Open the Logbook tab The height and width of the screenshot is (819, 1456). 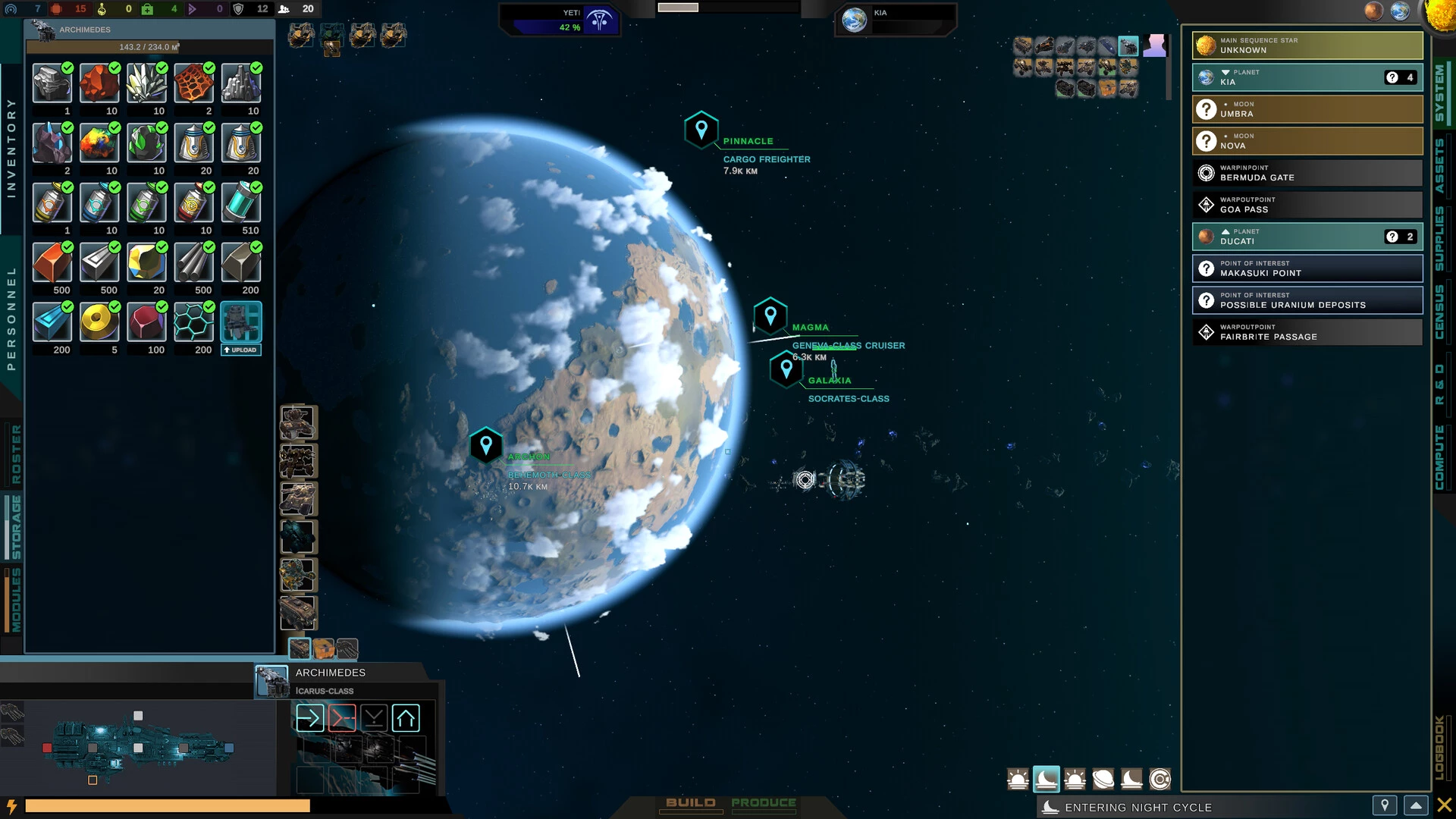tap(1439, 747)
